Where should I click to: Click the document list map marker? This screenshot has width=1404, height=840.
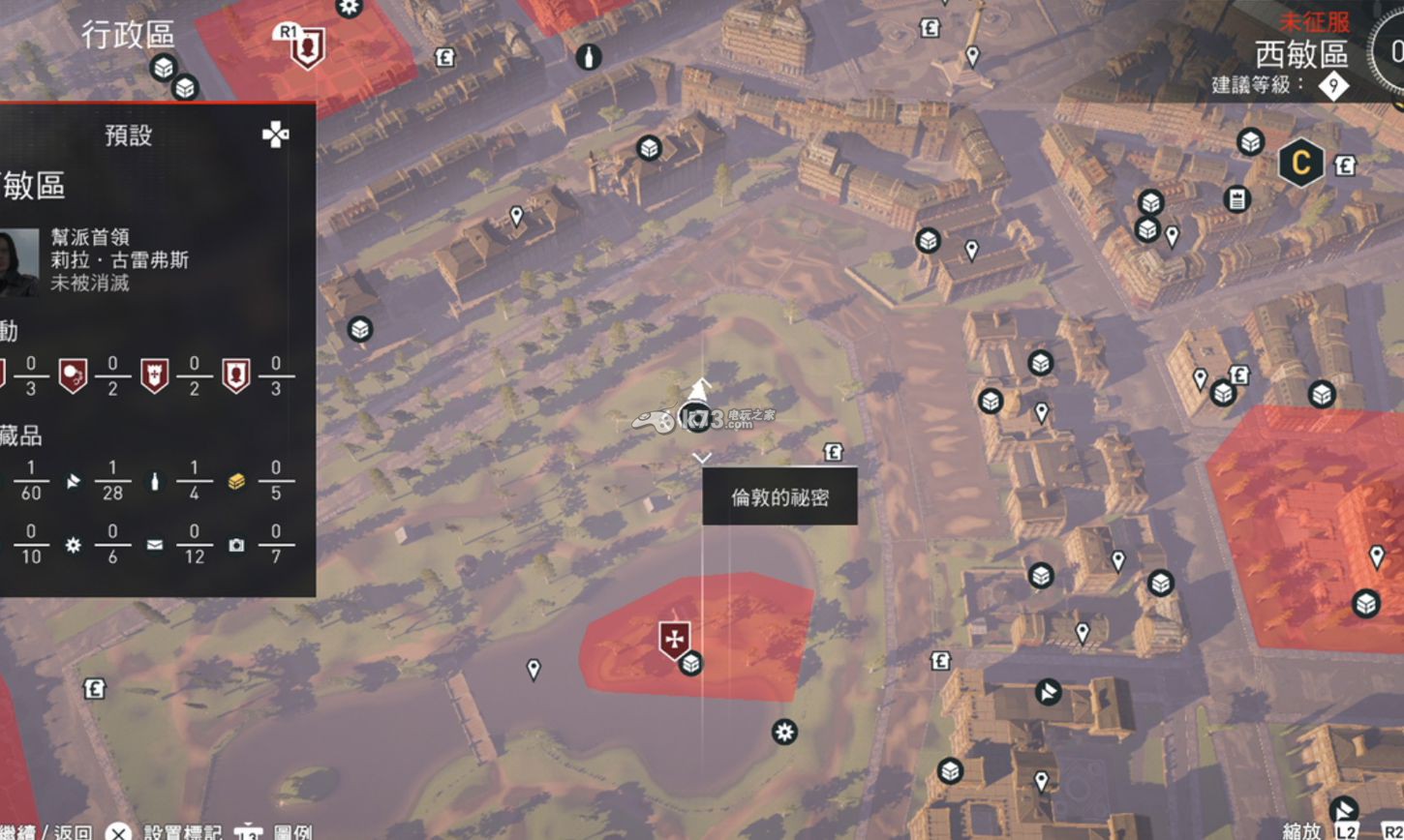(x=1236, y=198)
